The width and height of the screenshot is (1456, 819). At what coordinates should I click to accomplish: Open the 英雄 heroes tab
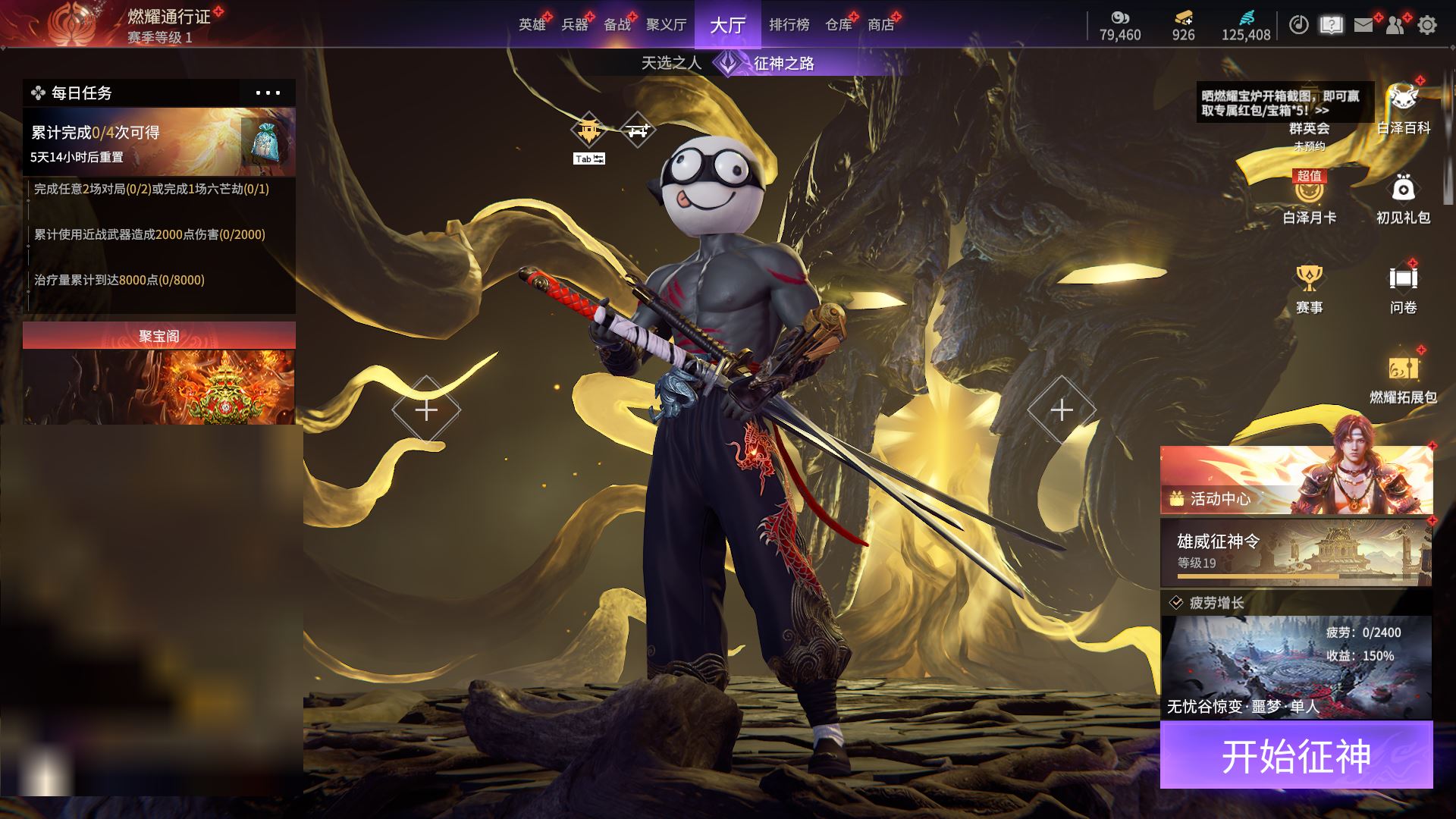coord(532,25)
